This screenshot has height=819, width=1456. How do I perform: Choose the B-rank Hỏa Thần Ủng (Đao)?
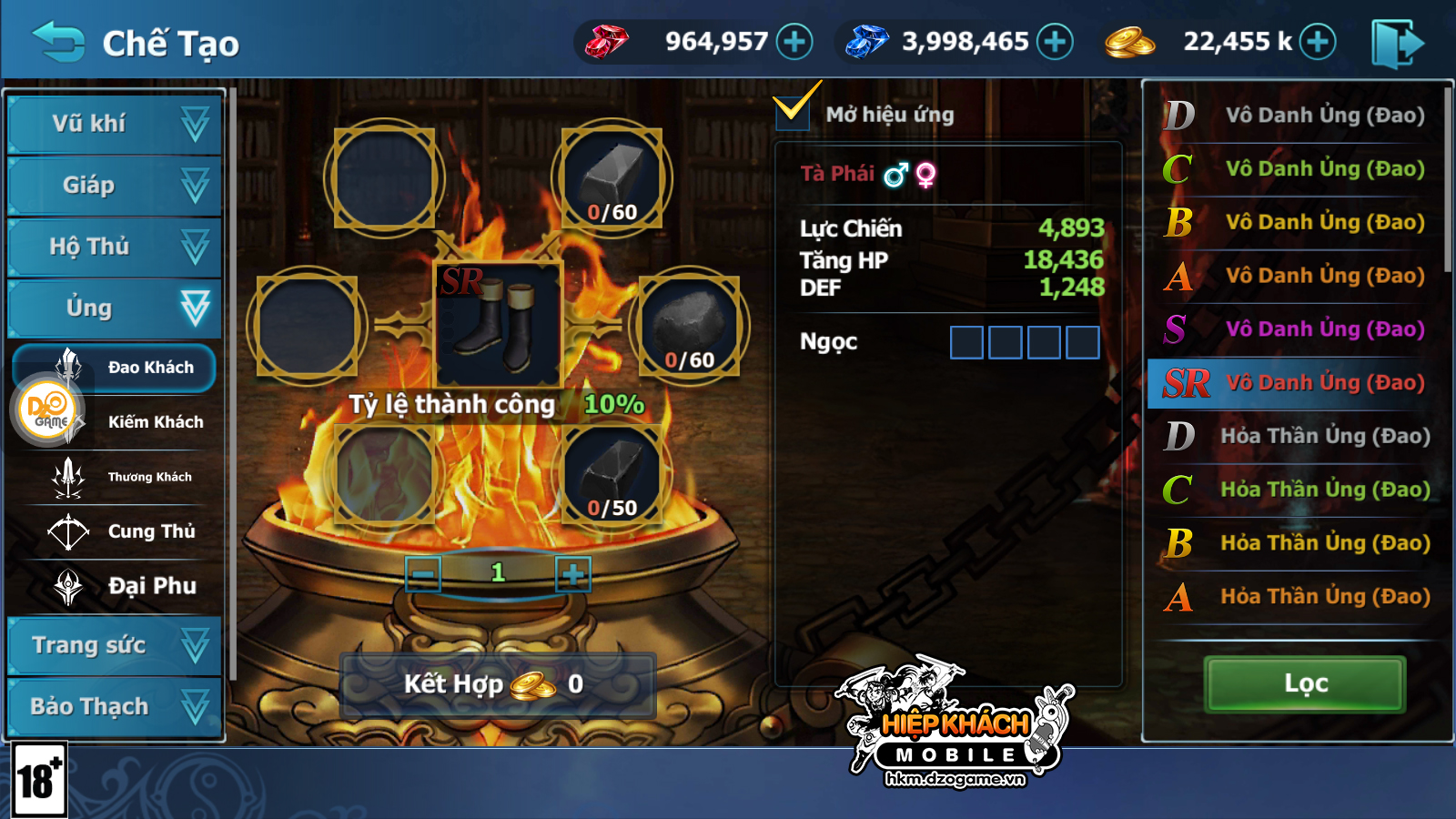(x=1298, y=543)
